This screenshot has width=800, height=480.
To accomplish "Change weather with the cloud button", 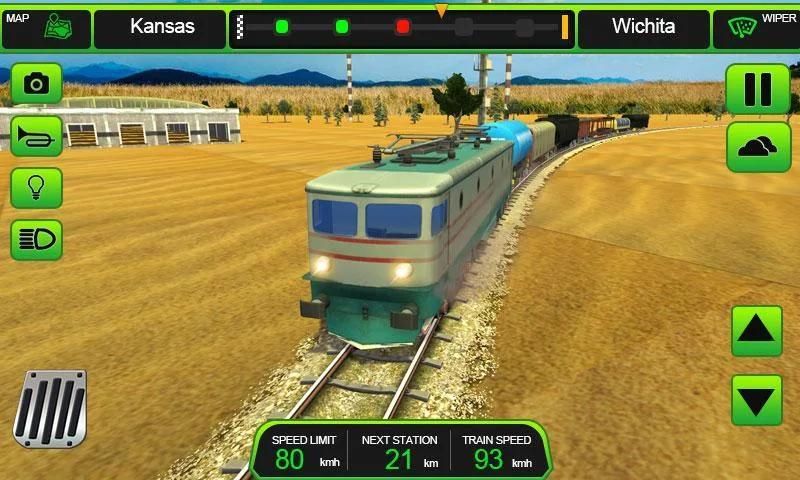I will [x=759, y=147].
